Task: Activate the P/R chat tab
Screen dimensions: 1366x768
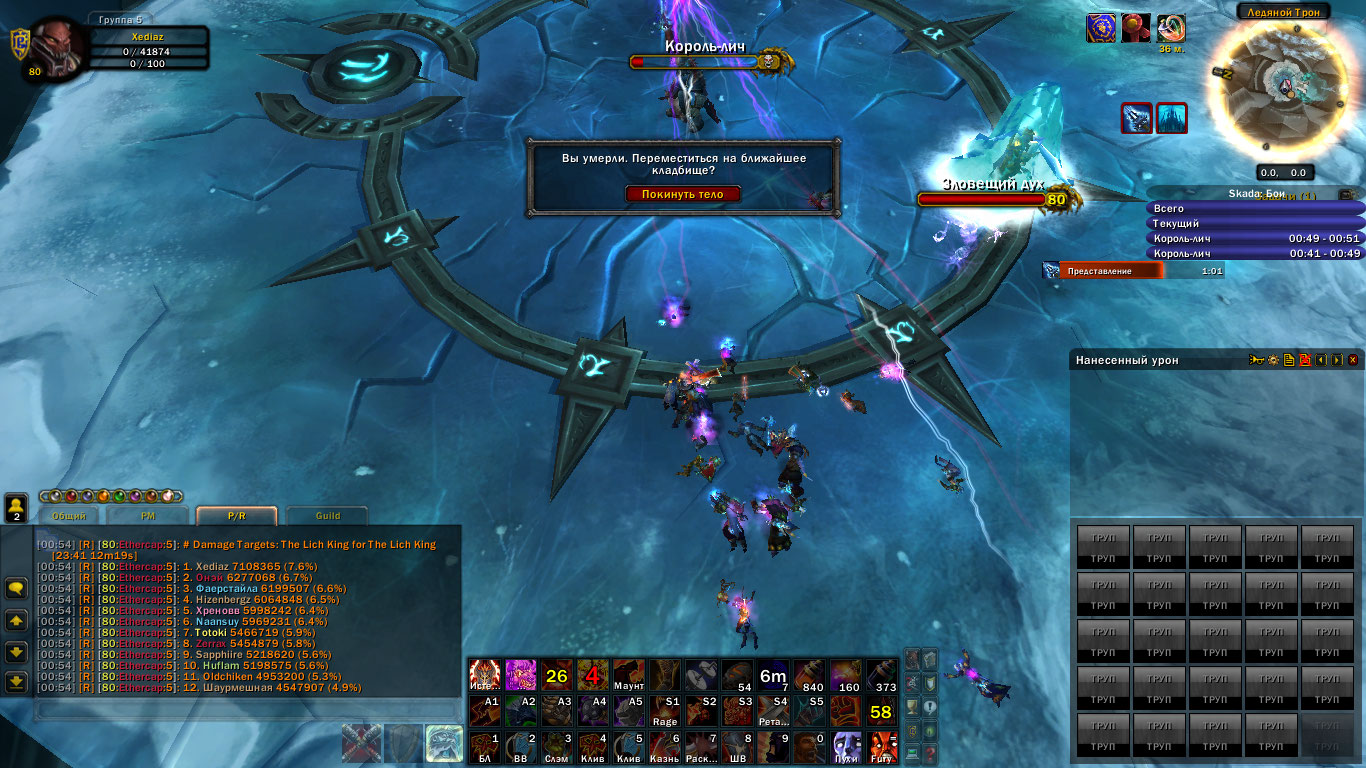Action: click(236, 516)
